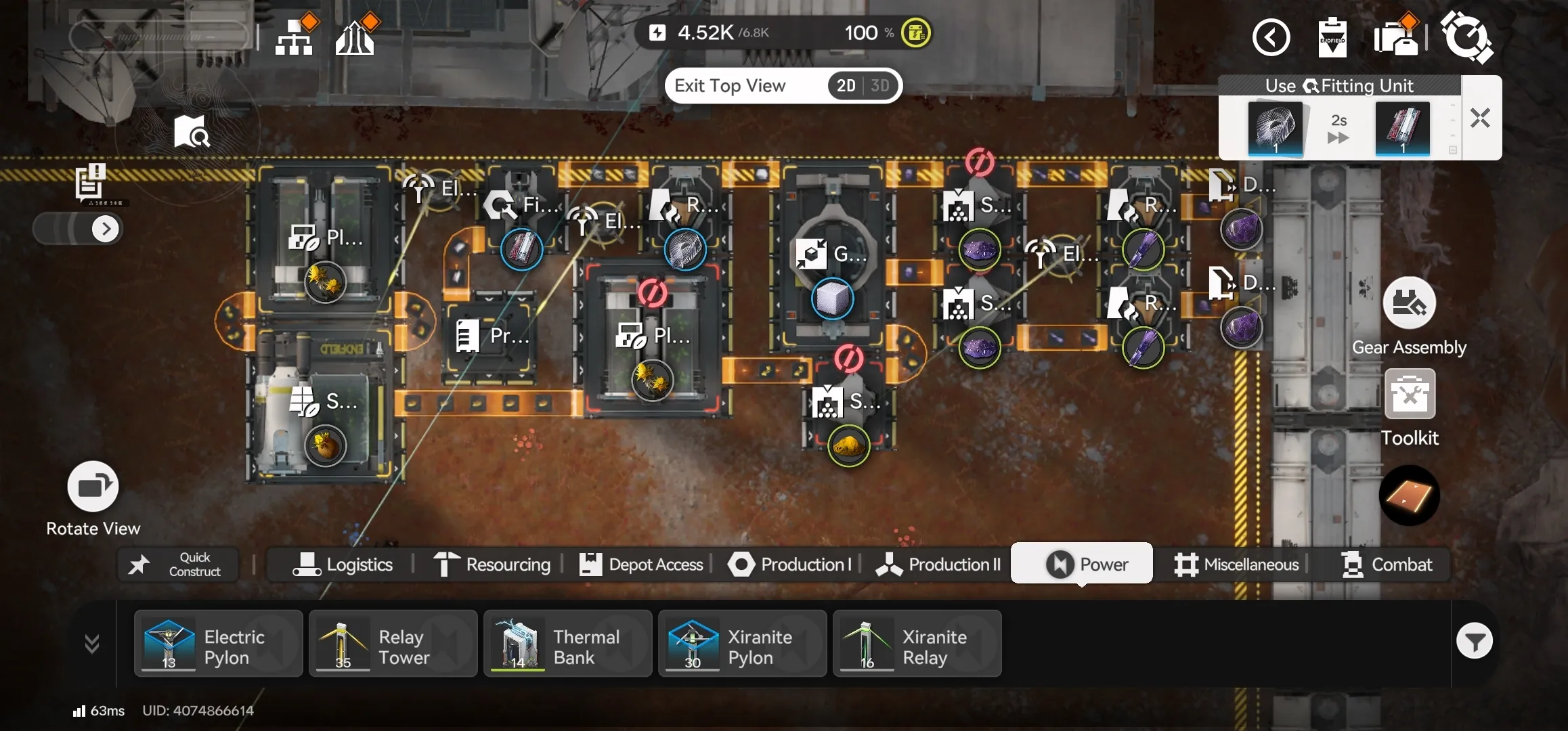Select the Production II tab
The width and height of the screenshot is (1568, 731).
938,564
